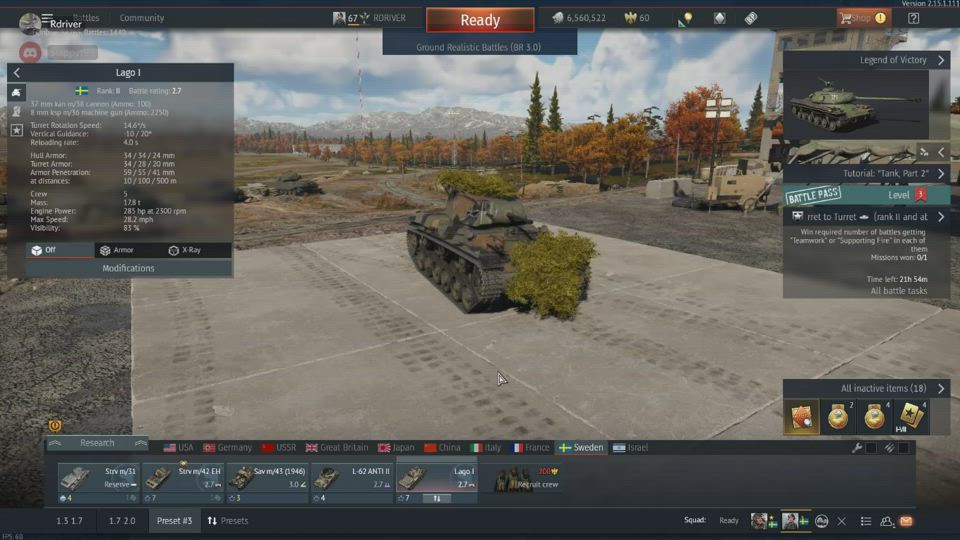Close the Lago I info panel with back arrow
960x540 pixels.
pyautogui.click(x=17, y=73)
